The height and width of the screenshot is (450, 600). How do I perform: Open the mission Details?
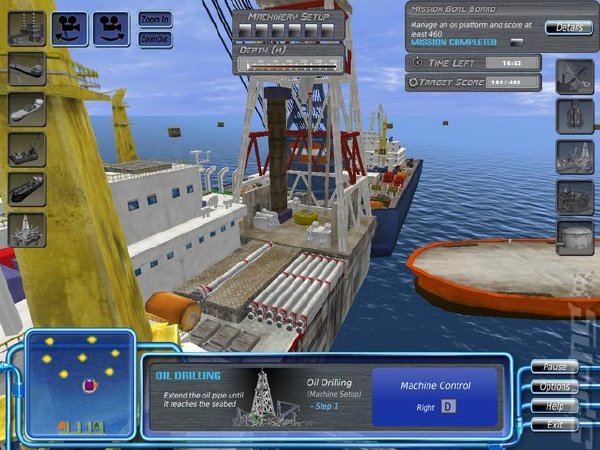[569, 27]
